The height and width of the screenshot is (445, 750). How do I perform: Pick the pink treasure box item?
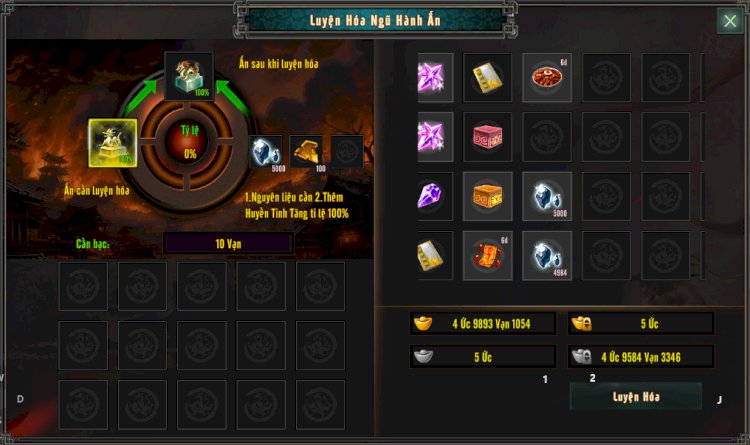click(488, 137)
